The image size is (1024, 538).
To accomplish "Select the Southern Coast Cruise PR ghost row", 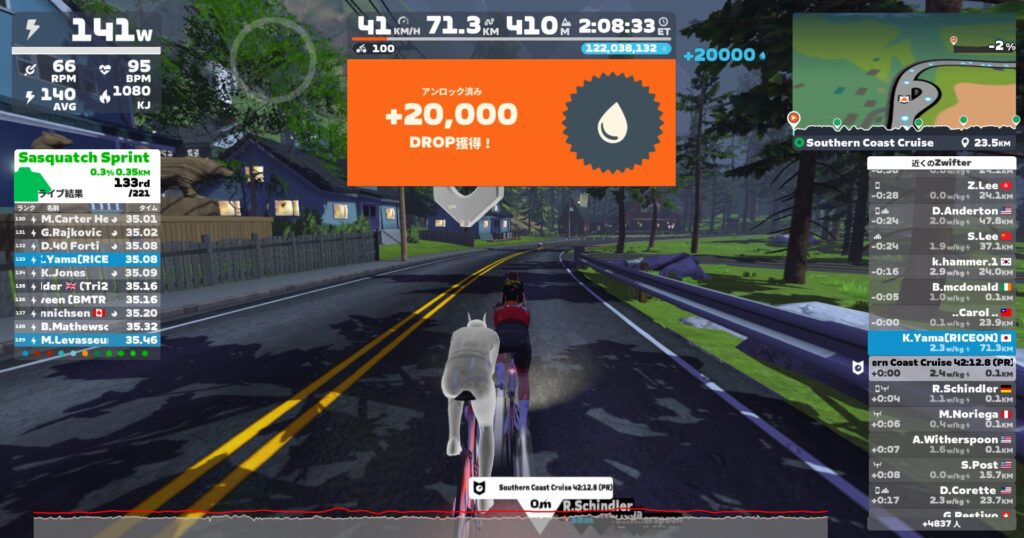I will pyautogui.click(x=940, y=368).
